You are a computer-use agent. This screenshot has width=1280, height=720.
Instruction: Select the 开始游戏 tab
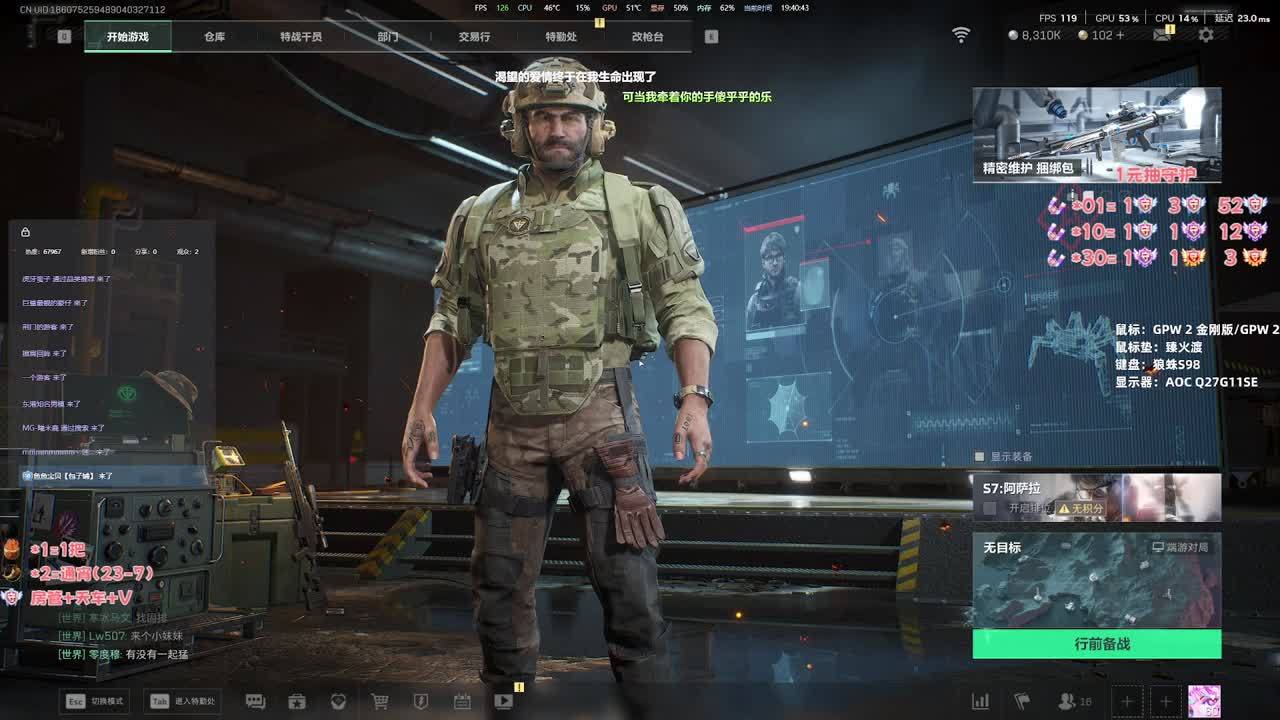128,37
